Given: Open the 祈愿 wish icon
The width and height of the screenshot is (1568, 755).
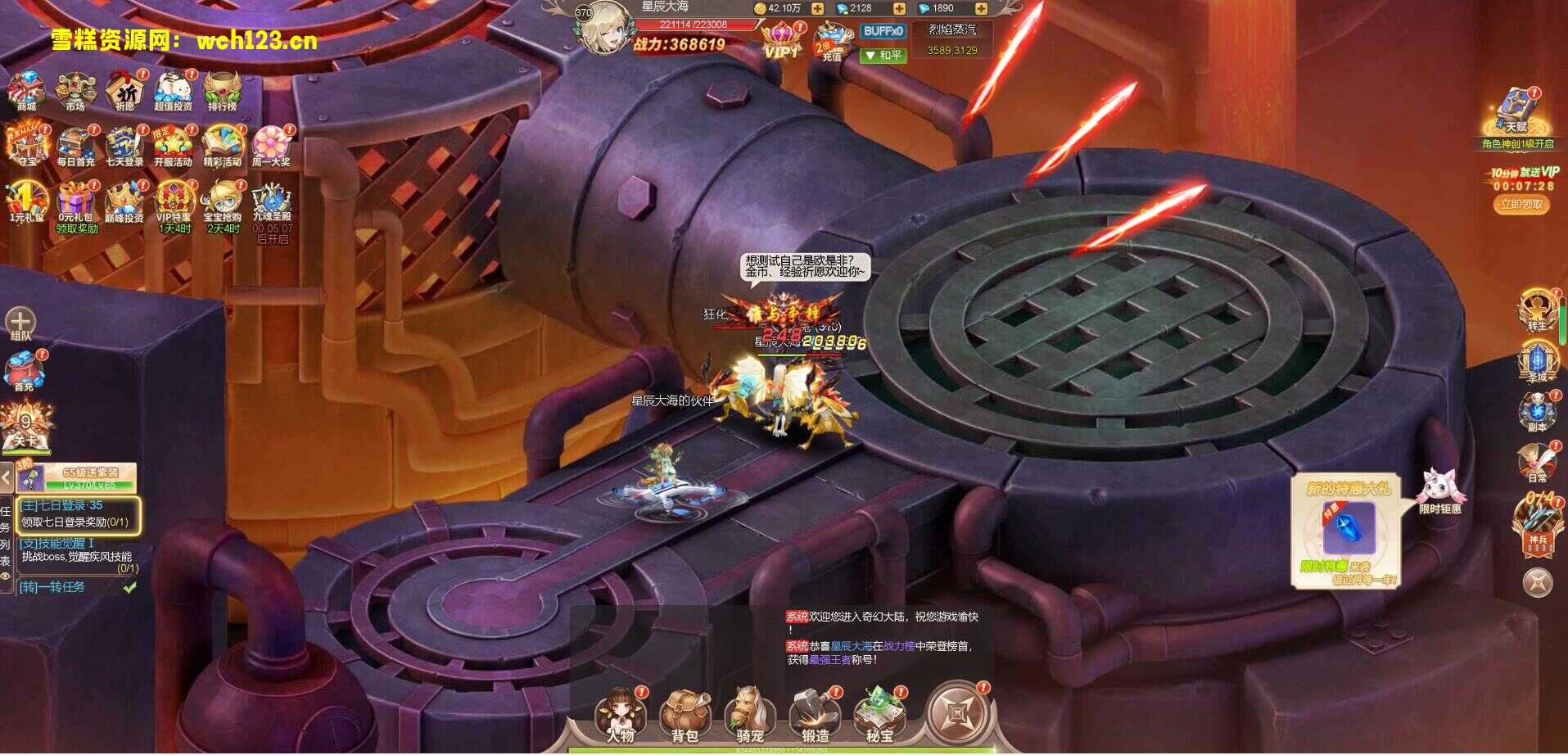Looking at the screenshot, I should pyautogui.click(x=124, y=88).
